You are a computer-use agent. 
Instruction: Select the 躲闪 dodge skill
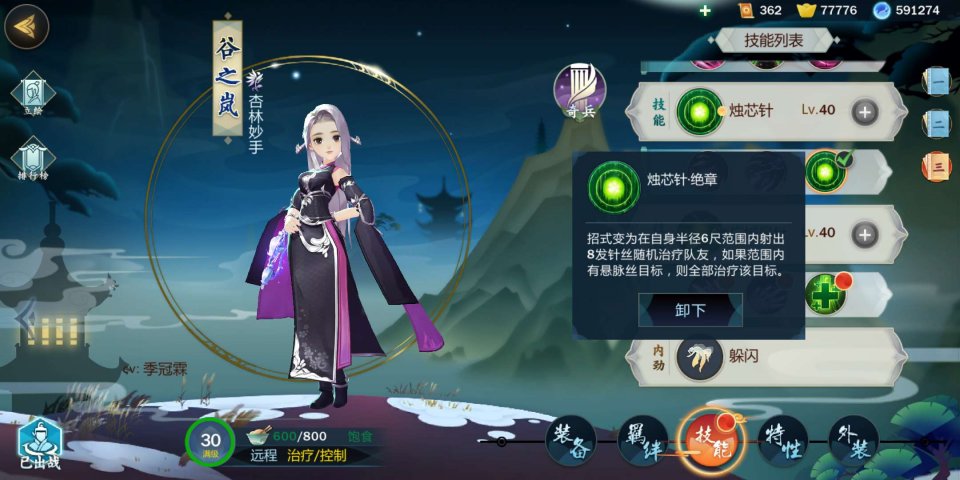(700, 358)
